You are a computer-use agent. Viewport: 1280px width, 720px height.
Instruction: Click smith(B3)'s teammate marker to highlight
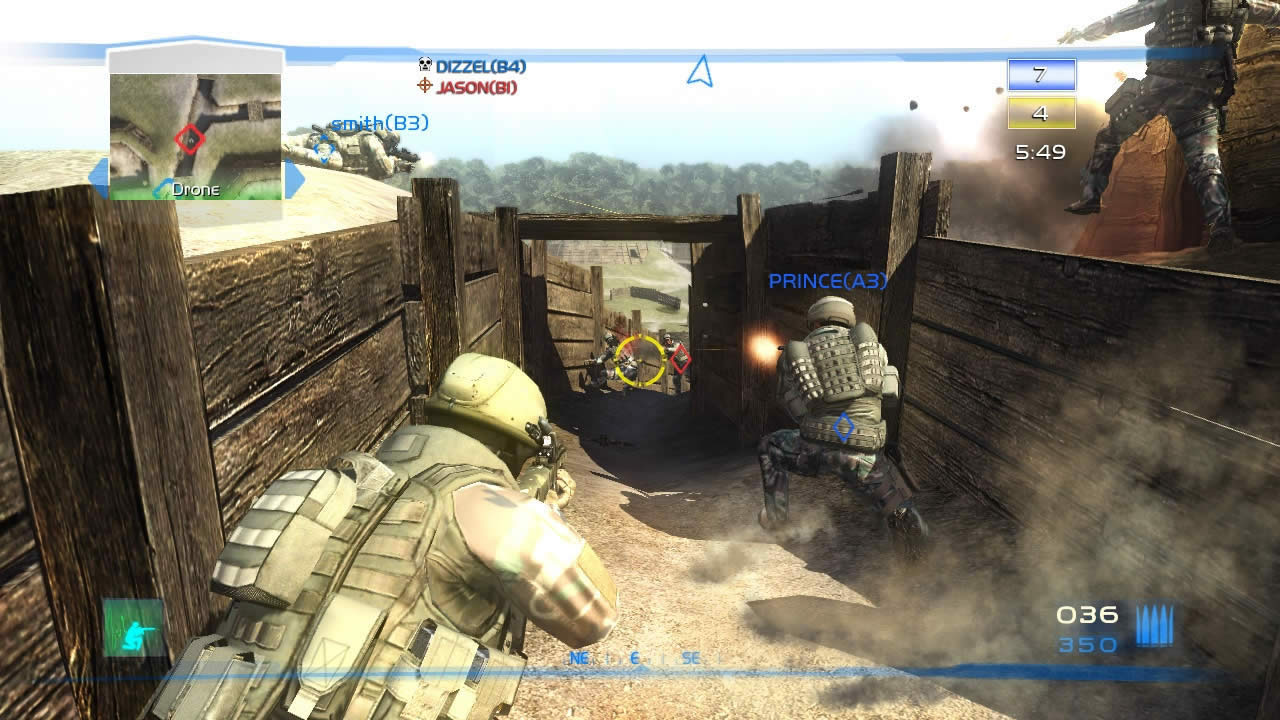click(322, 147)
